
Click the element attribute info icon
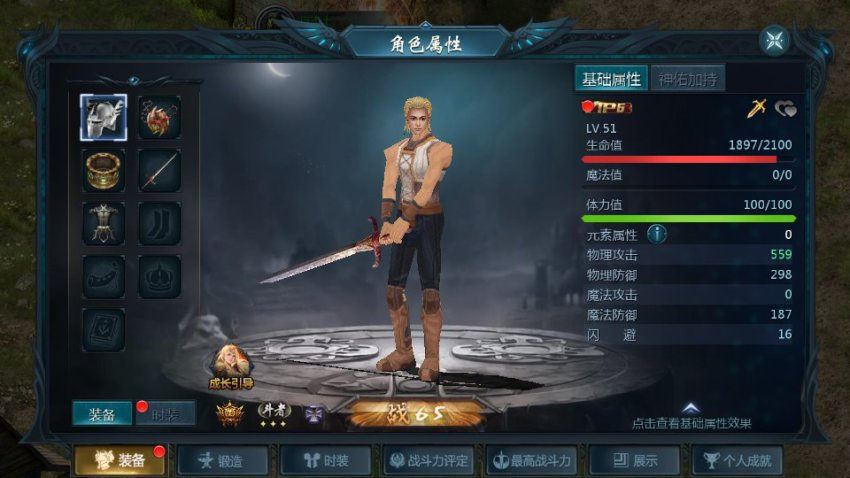[x=657, y=234]
